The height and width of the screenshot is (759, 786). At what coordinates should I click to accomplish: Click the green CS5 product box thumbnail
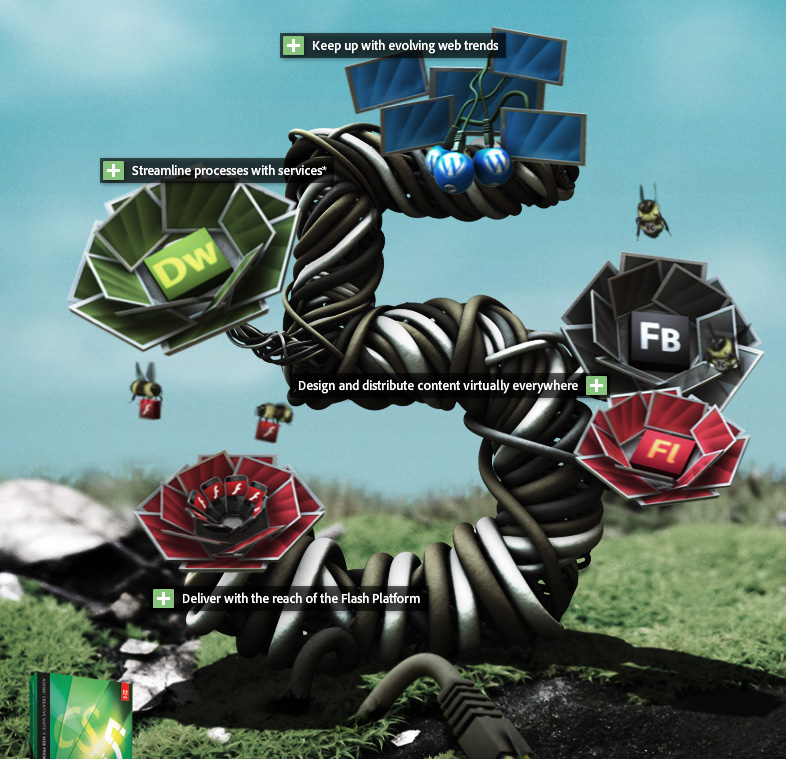(x=81, y=717)
